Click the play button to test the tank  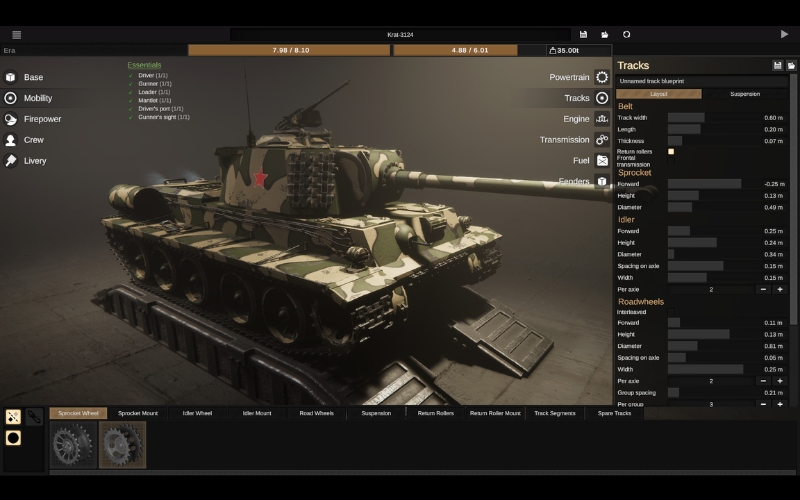coord(784,34)
